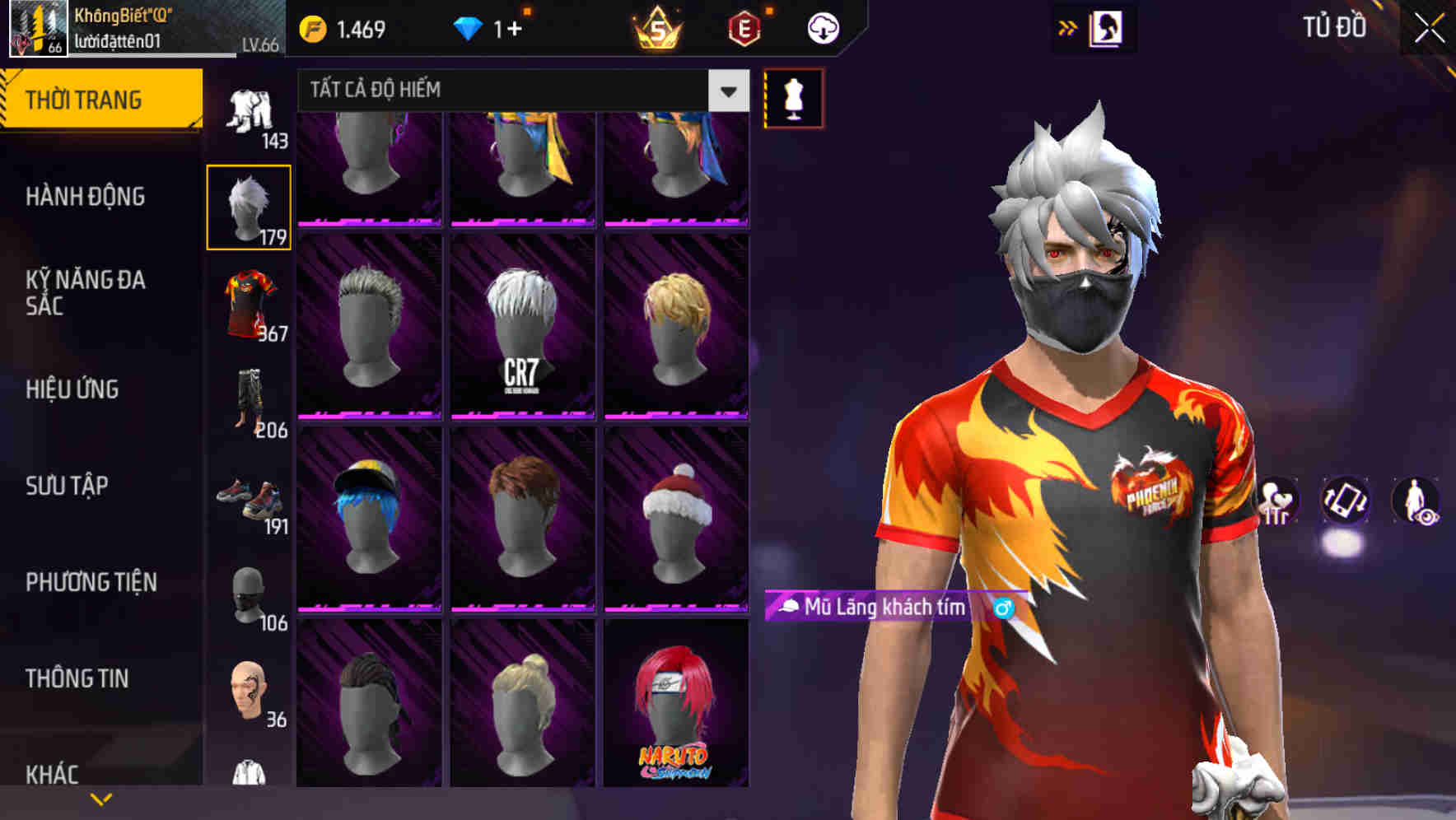The image size is (1456, 820).
Task: Click the gold token balance icon
Action: pyautogui.click(x=314, y=27)
